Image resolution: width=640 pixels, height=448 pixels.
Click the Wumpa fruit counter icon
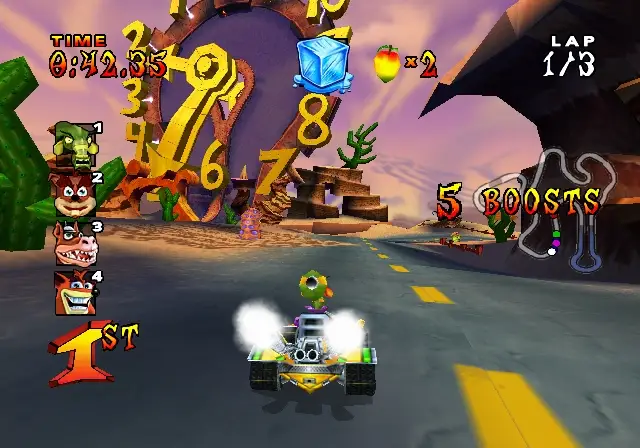coord(387,64)
